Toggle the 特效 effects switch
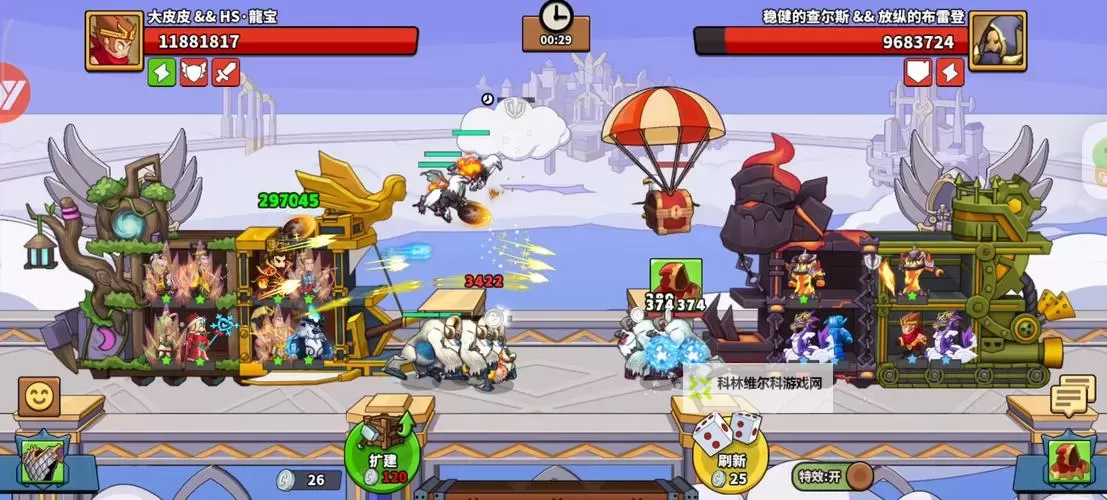Viewport: 1107px width, 500px height. (858, 475)
